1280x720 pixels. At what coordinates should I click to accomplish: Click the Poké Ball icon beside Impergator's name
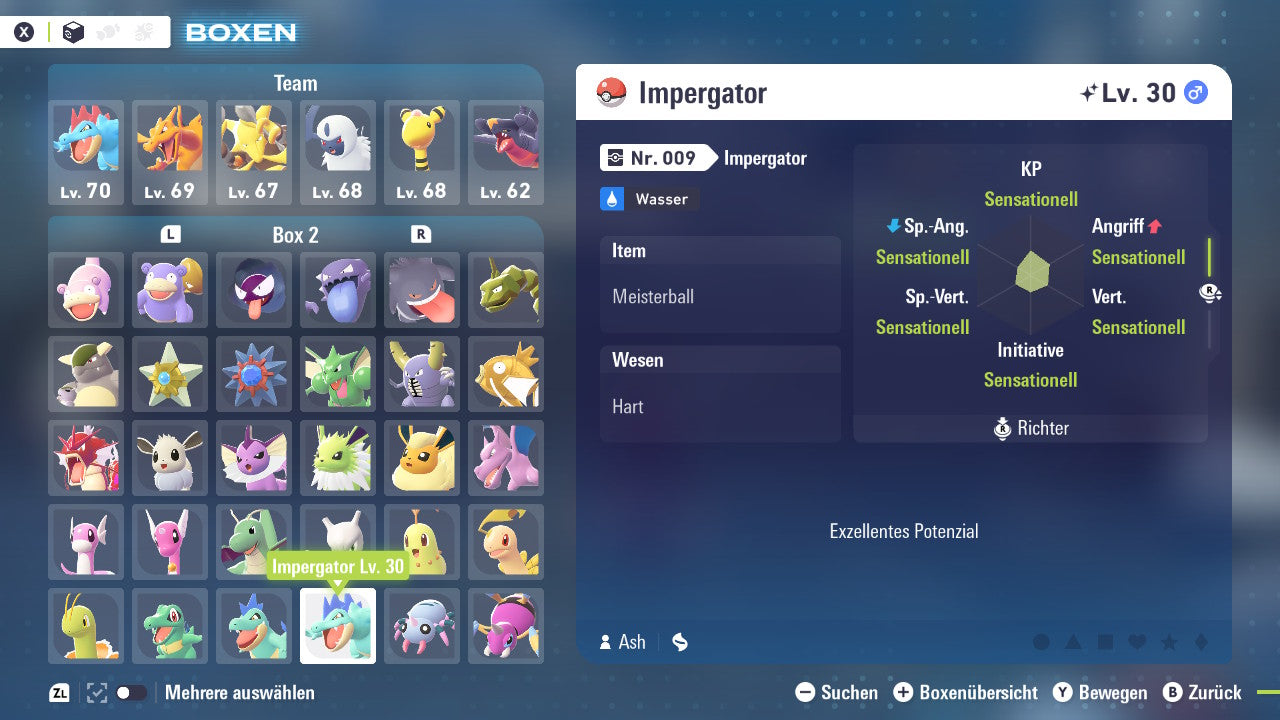[x=610, y=92]
